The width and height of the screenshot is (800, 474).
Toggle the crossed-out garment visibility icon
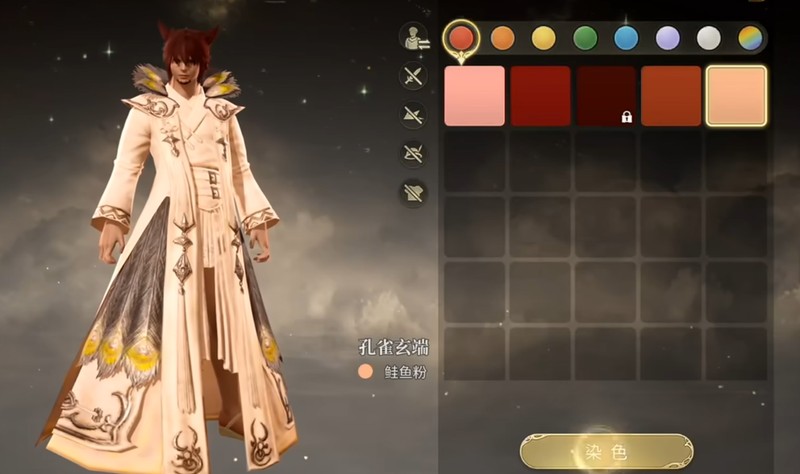(x=413, y=190)
